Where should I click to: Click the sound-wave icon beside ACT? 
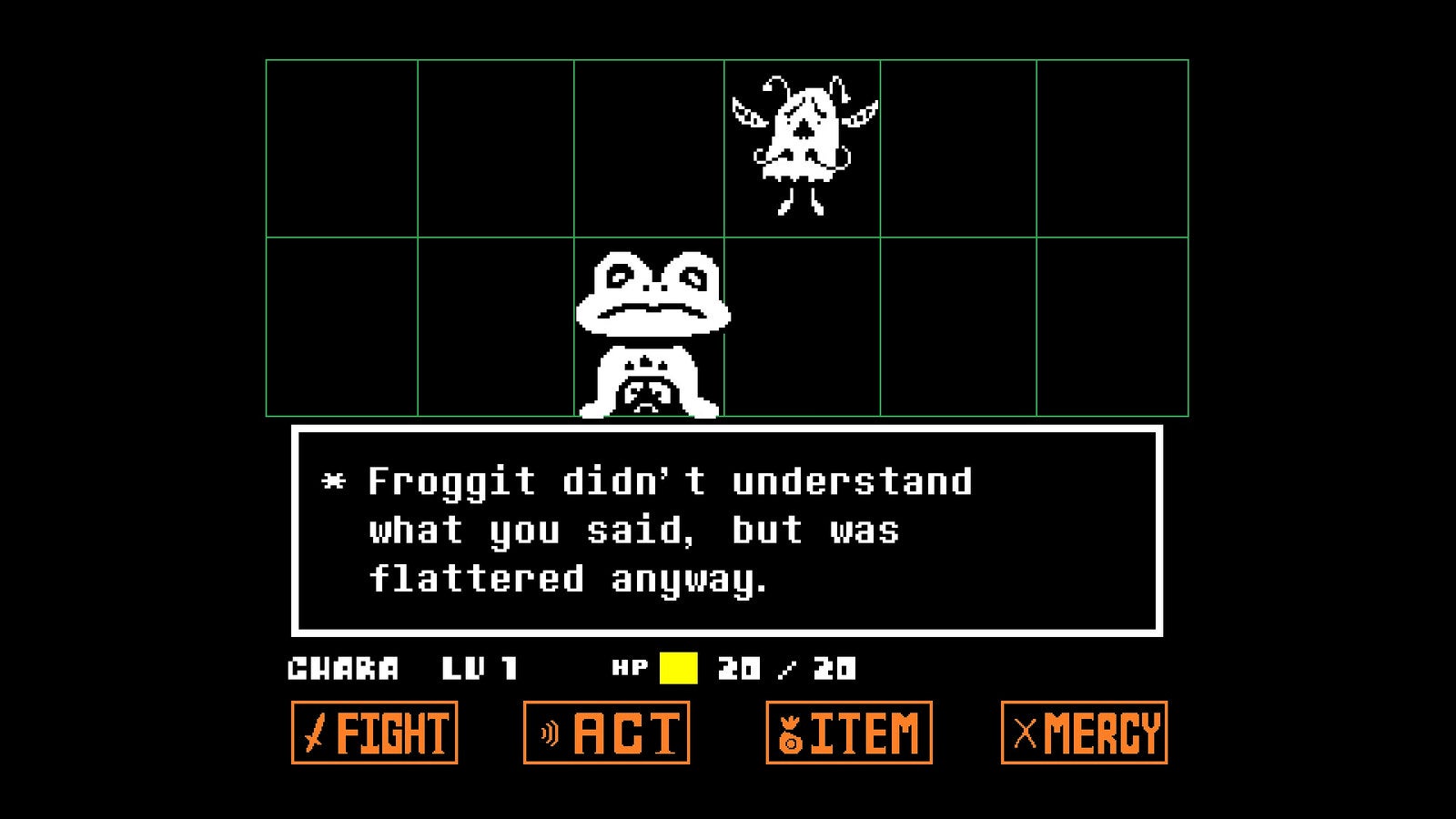(x=546, y=733)
